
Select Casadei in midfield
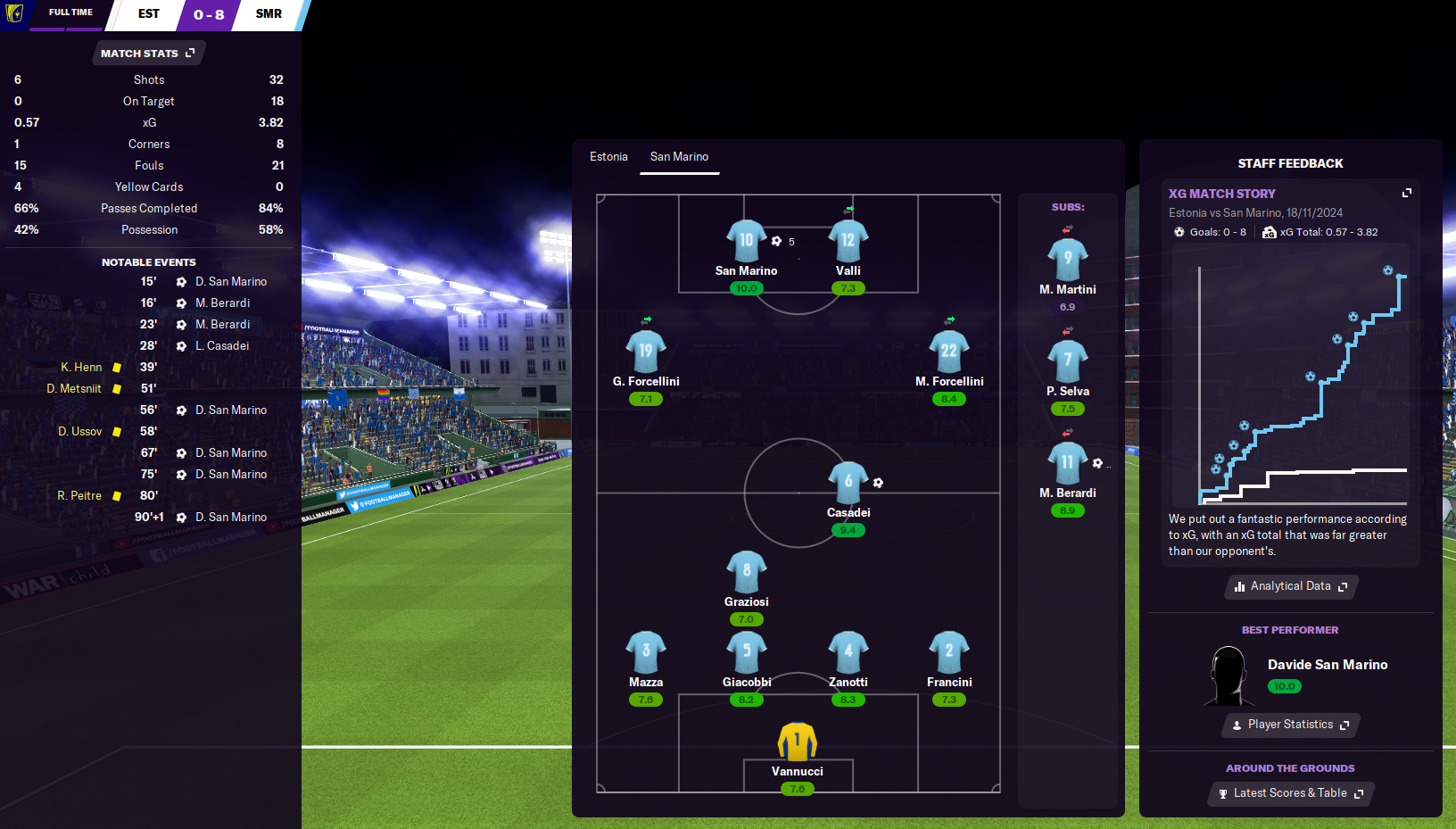pos(848,483)
